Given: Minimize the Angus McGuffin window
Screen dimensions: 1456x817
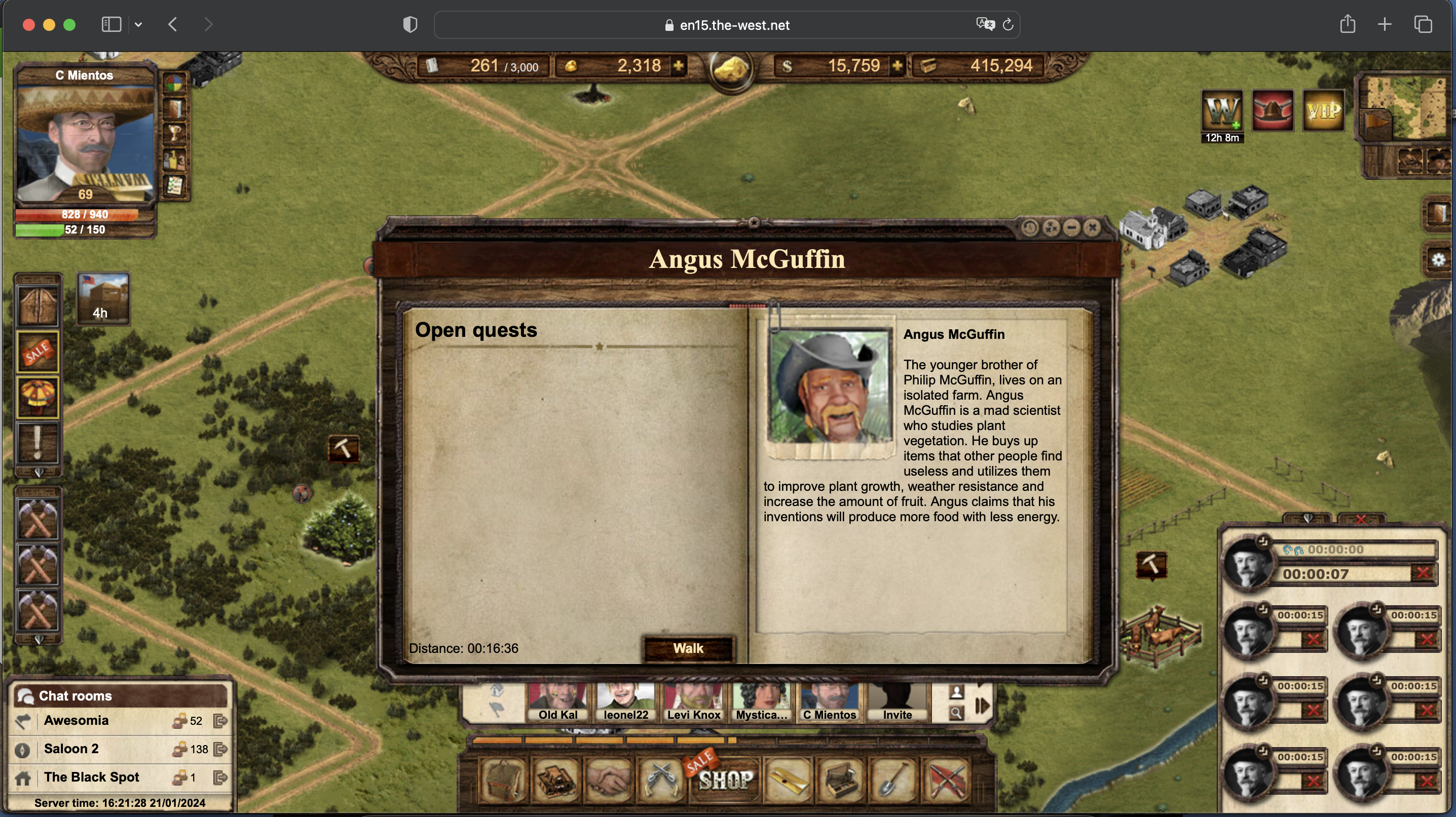Looking at the screenshot, I should pos(1072,228).
